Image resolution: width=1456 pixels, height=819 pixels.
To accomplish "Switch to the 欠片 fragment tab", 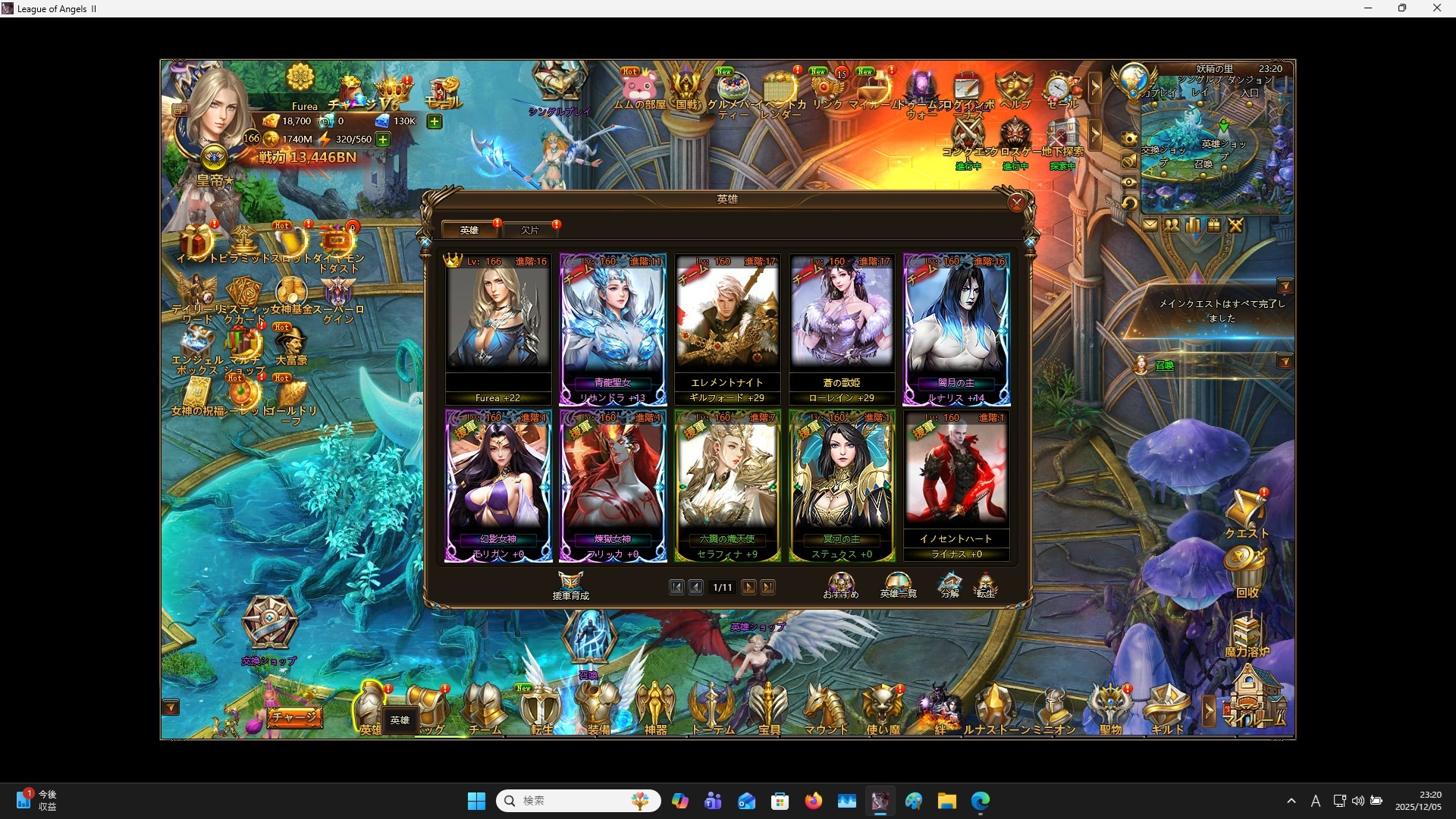I will pos(532,229).
